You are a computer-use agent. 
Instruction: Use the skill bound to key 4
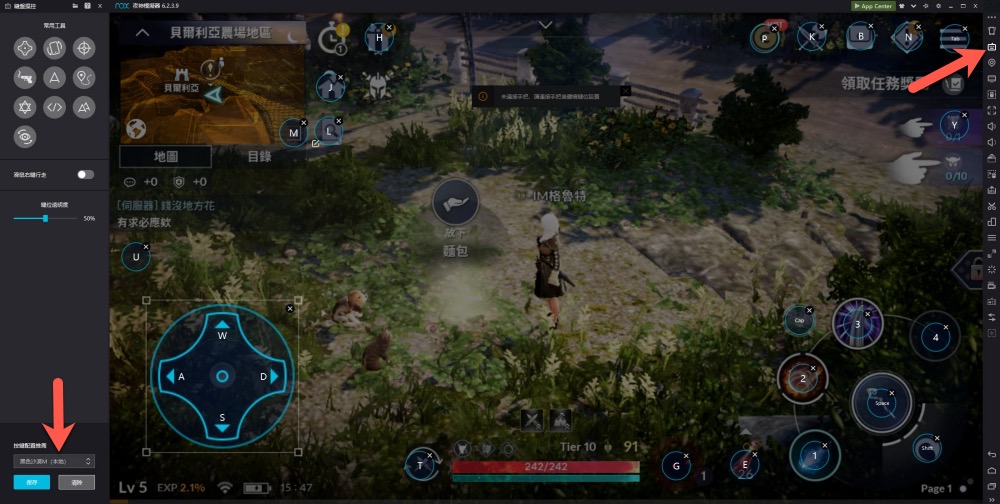[x=936, y=337]
